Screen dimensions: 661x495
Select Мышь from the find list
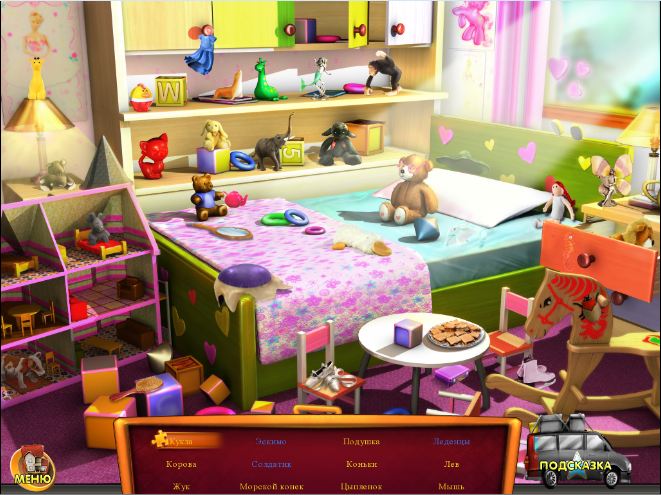451,486
